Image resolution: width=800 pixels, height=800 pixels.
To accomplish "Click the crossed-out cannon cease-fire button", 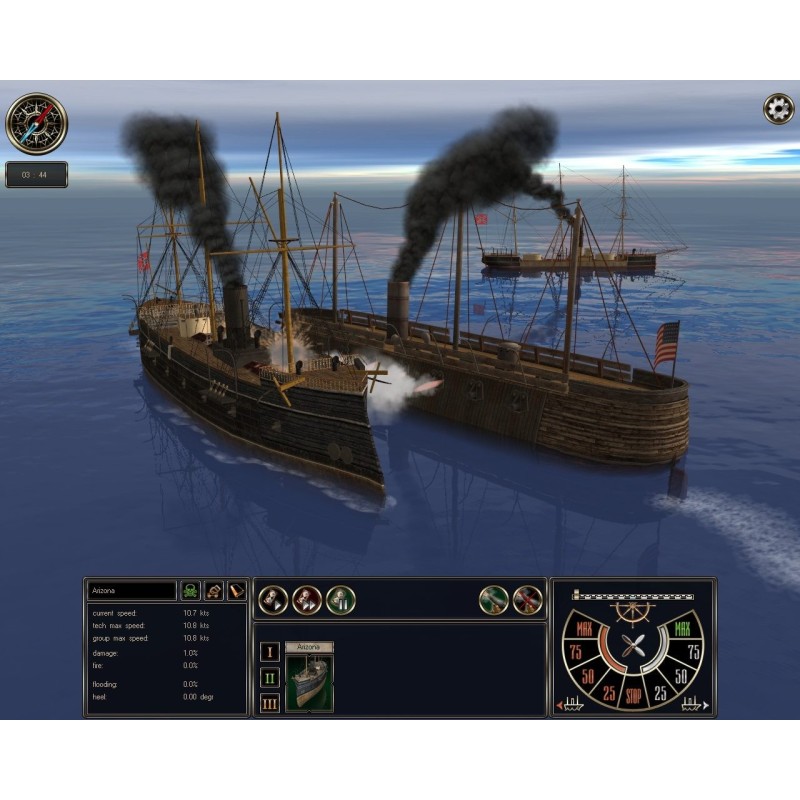I will tap(527, 599).
